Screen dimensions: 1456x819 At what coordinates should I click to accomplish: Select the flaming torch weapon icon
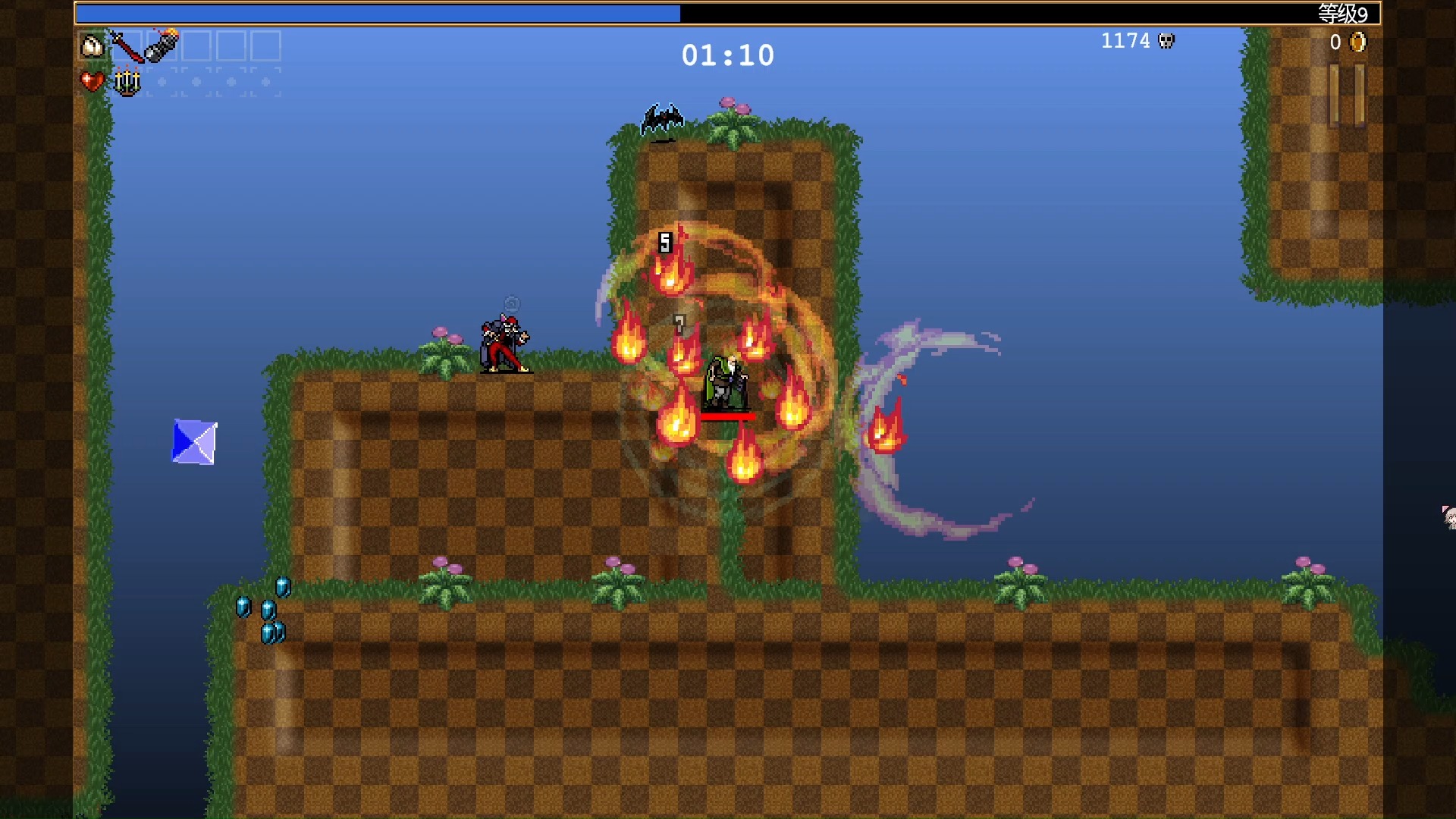point(162,45)
